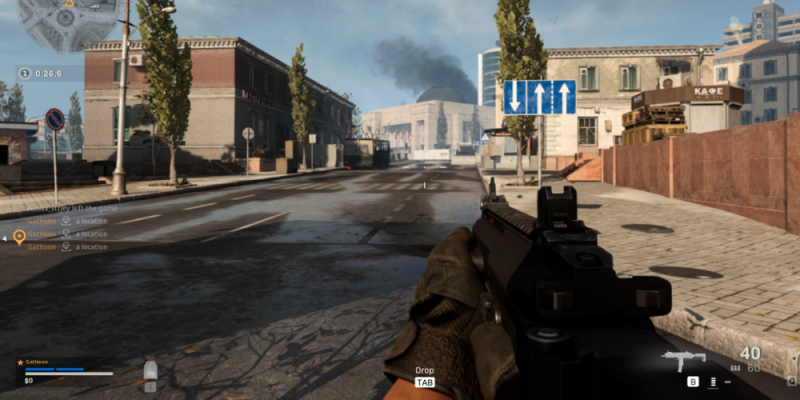
Task: Click the circular minimap
Action: (68, 22)
